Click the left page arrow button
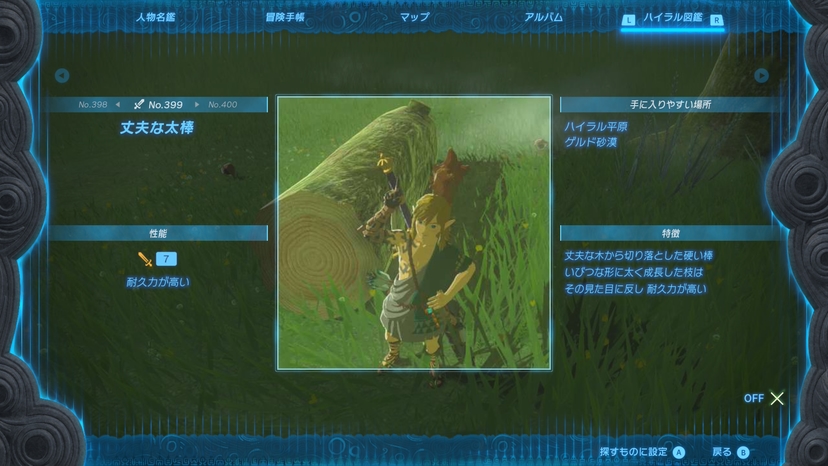Image resolution: width=828 pixels, height=466 pixels. 62,76
